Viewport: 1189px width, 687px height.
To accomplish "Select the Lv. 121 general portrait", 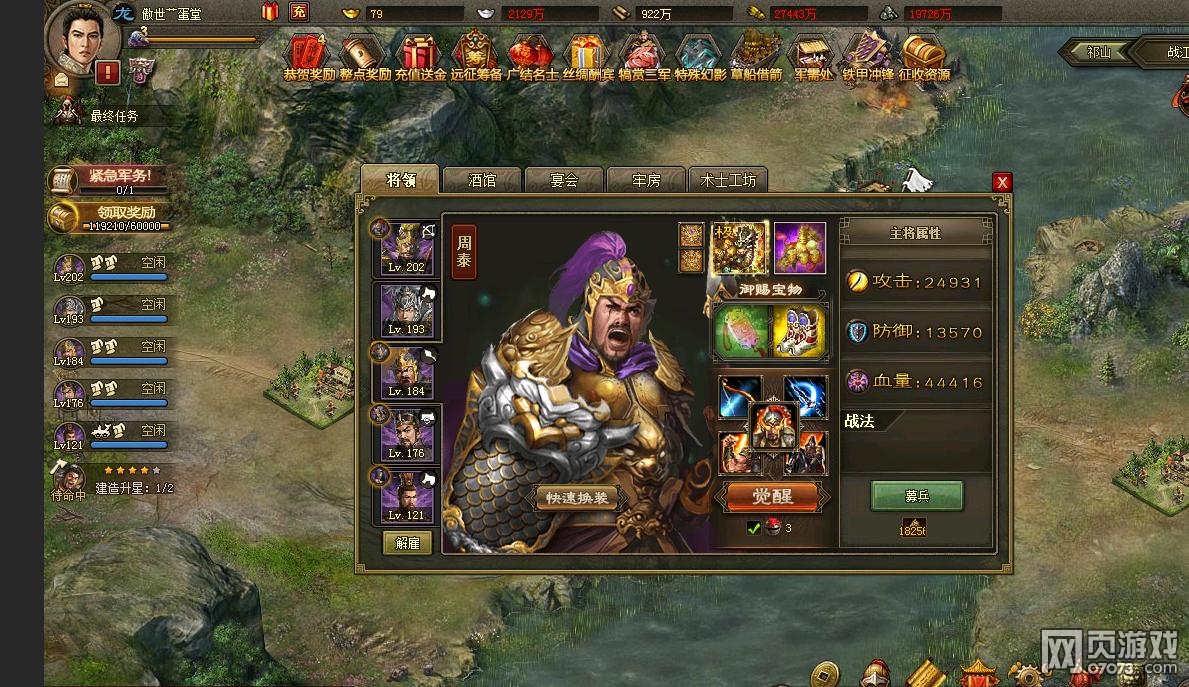I will [407, 496].
